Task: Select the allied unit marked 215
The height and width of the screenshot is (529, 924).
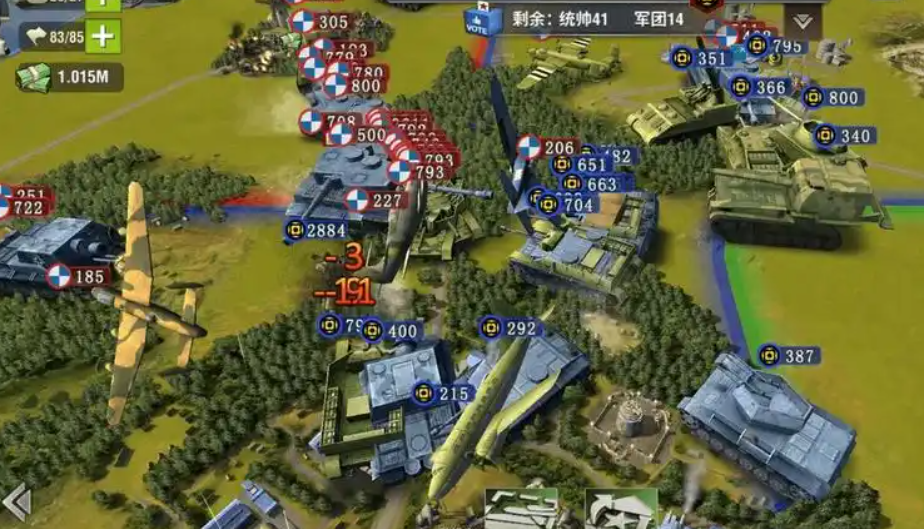Action: pyautogui.click(x=443, y=393)
